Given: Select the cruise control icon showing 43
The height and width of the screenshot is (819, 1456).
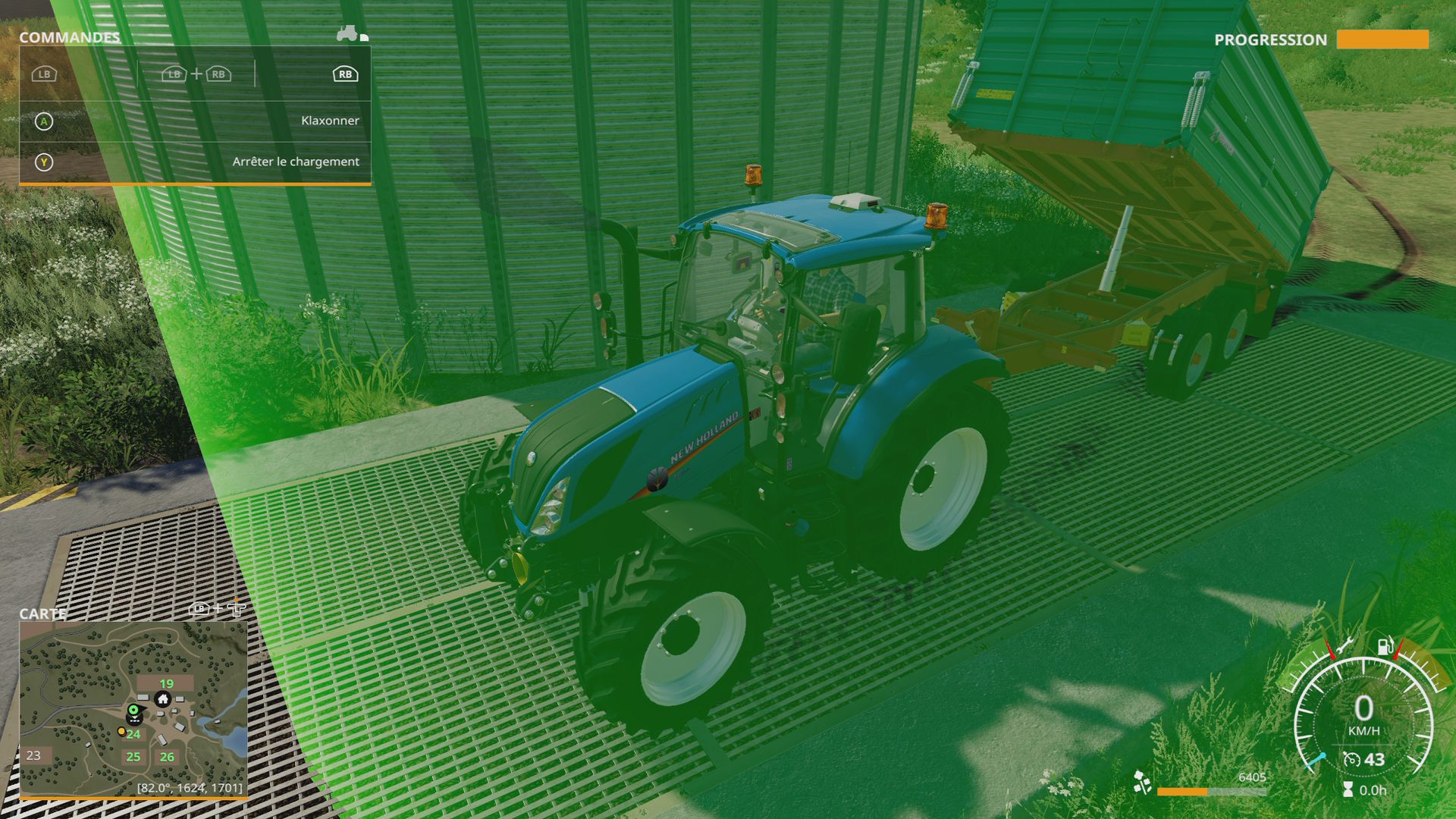Looking at the screenshot, I should pos(1352,759).
